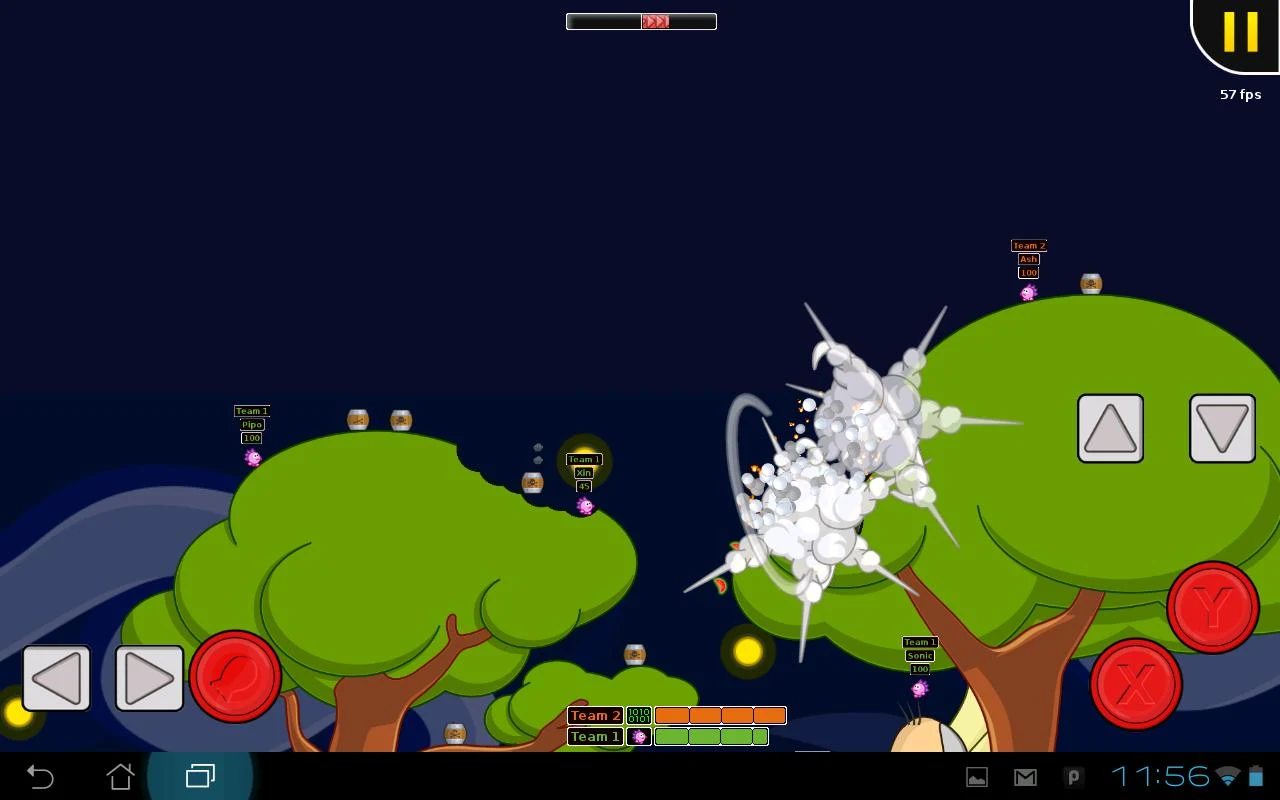The image size is (1280, 800).
Task: Tap the up aim arrow button
Action: pos(1110,428)
